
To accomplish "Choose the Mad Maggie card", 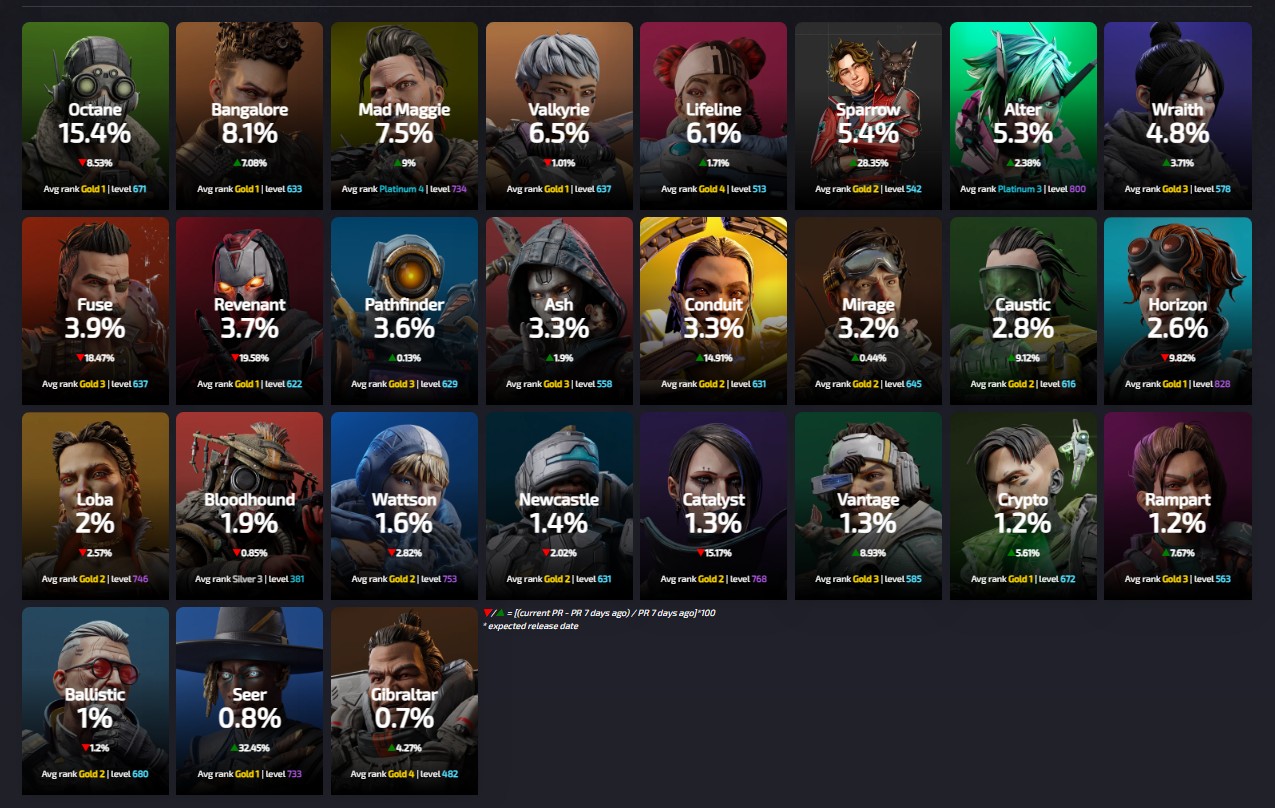I will coord(404,116).
